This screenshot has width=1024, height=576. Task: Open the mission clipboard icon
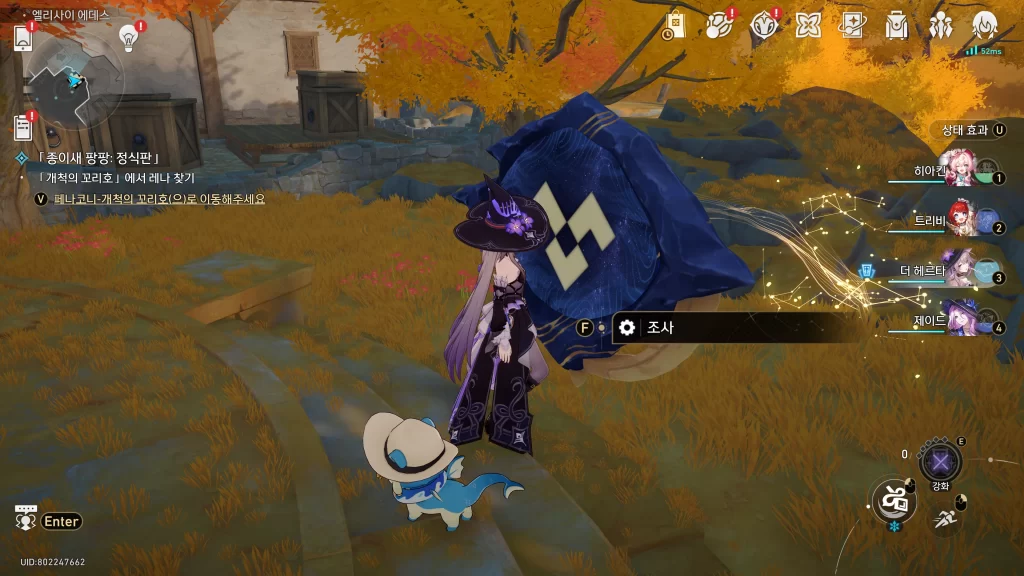coord(23,127)
